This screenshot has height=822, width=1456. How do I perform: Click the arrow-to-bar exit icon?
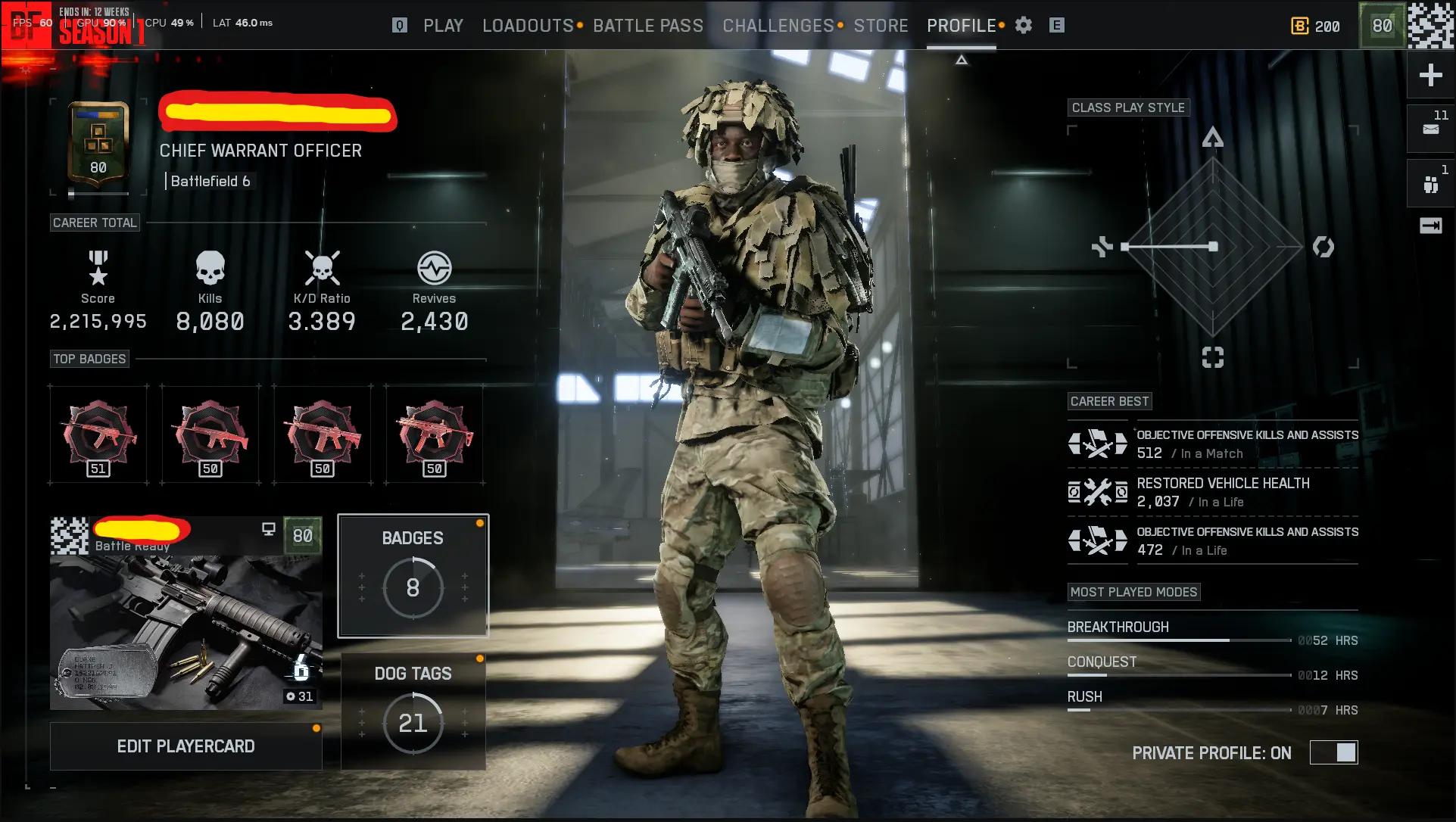coord(1430,226)
